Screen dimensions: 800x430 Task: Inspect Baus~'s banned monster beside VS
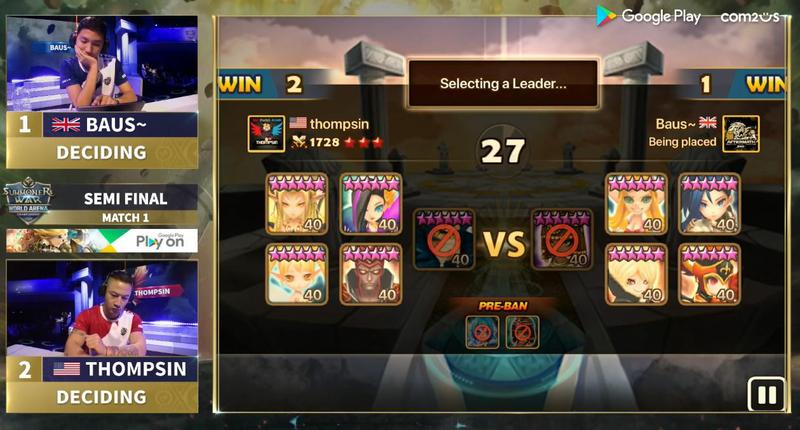pyautogui.click(x=562, y=240)
